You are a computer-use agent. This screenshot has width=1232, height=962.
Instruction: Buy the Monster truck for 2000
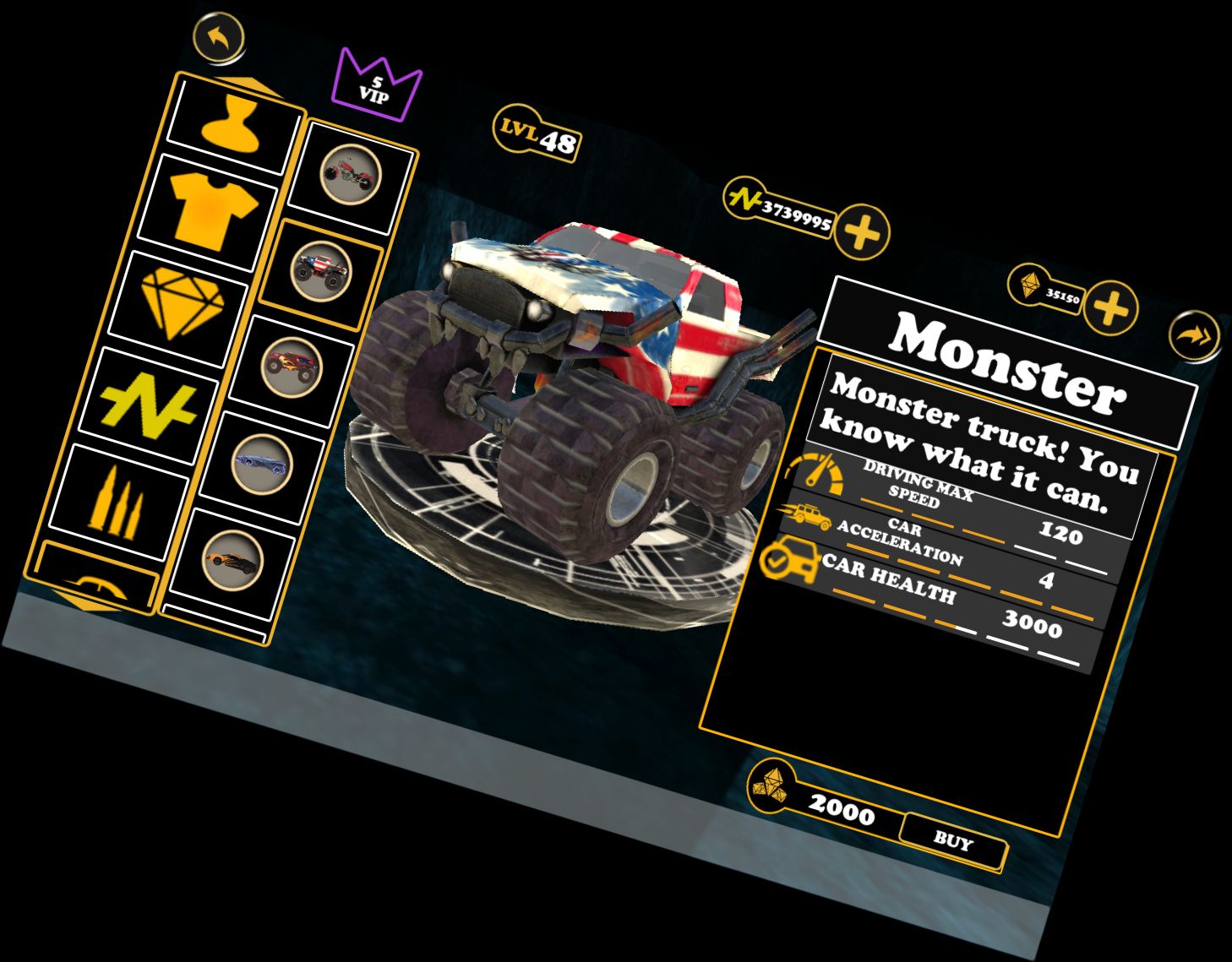(x=953, y=840)
